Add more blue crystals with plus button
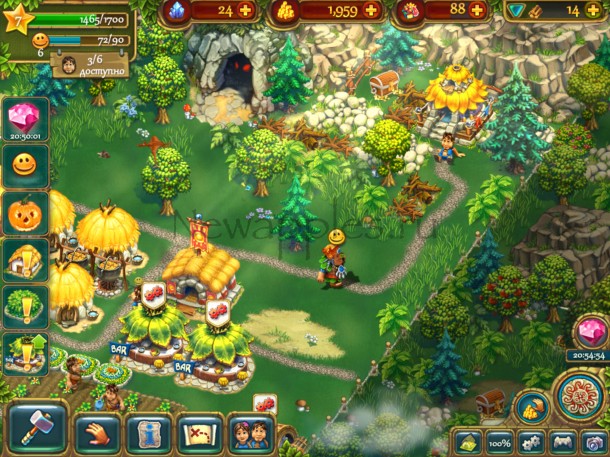610x457 pixels. click(245, 11)
